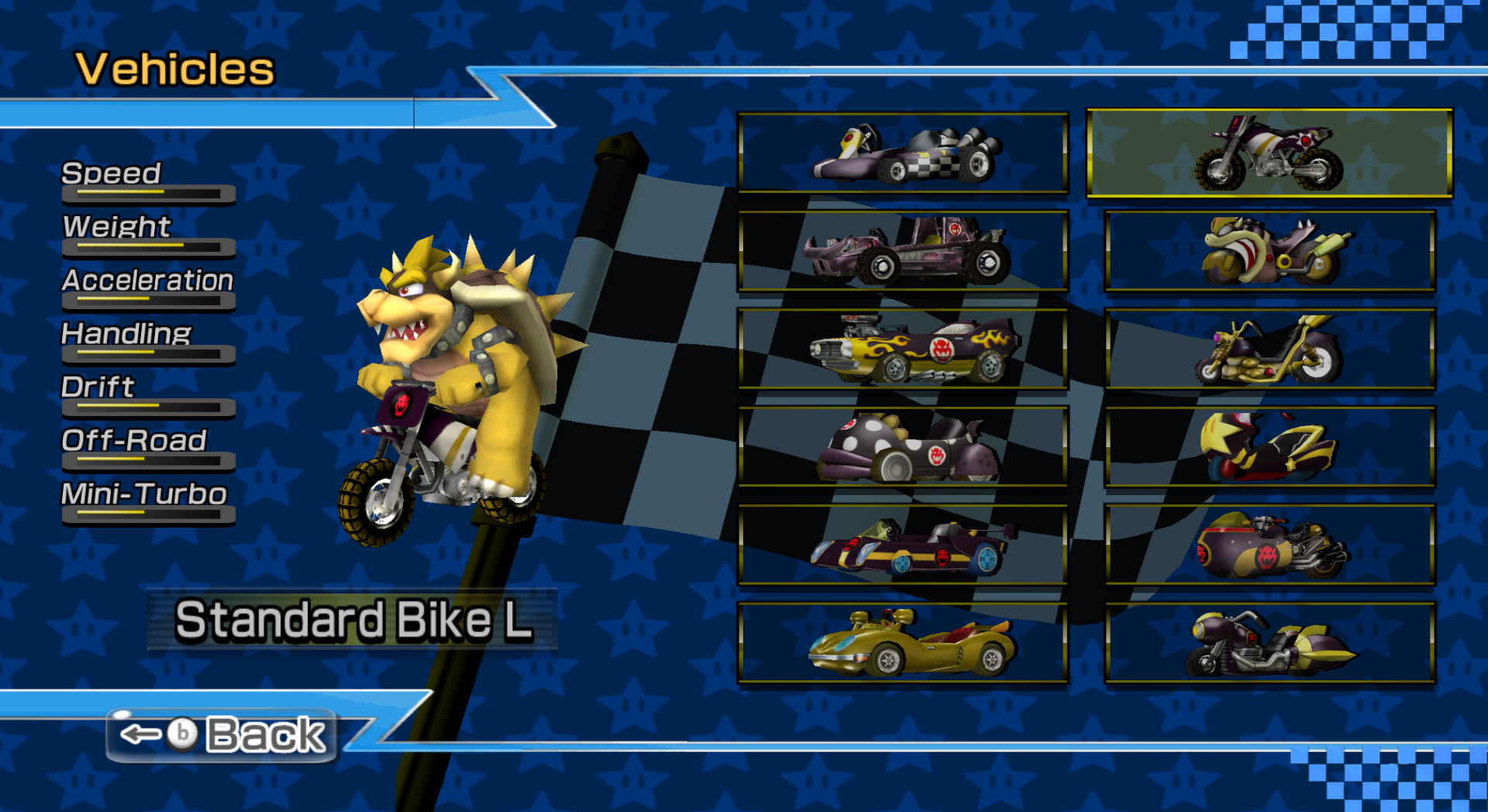Click the Off-Road stat bar
The width and height of the screenshot is (1488, 812).
(x=147, y=462)
